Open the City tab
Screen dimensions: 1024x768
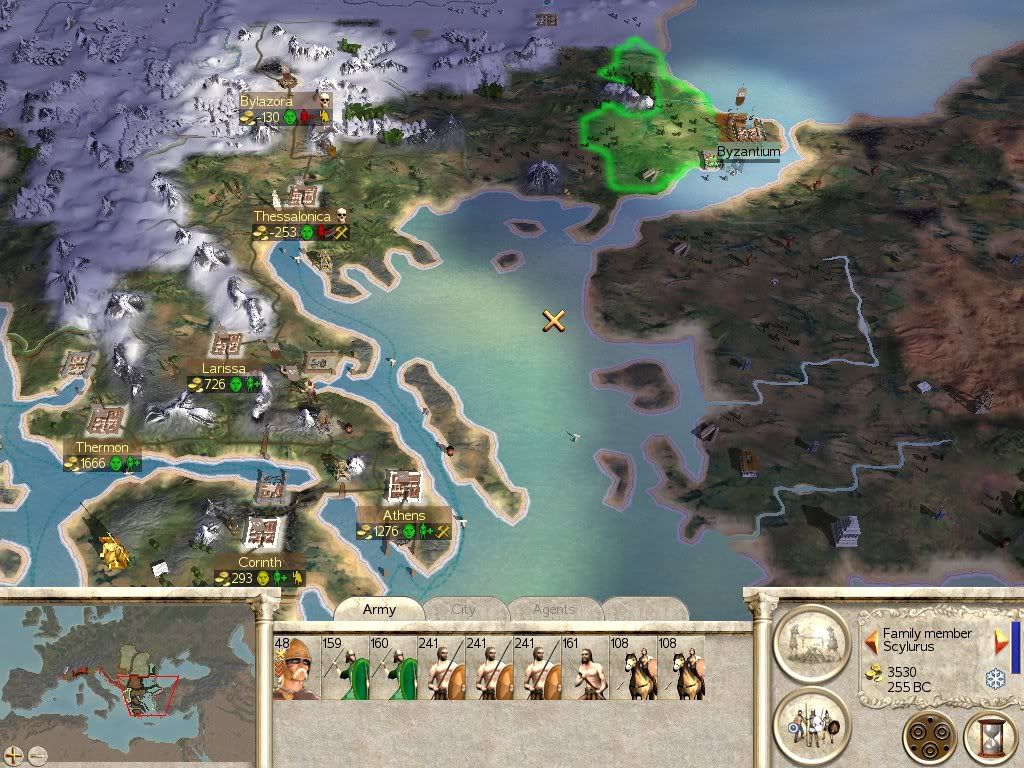click(464, 609)
